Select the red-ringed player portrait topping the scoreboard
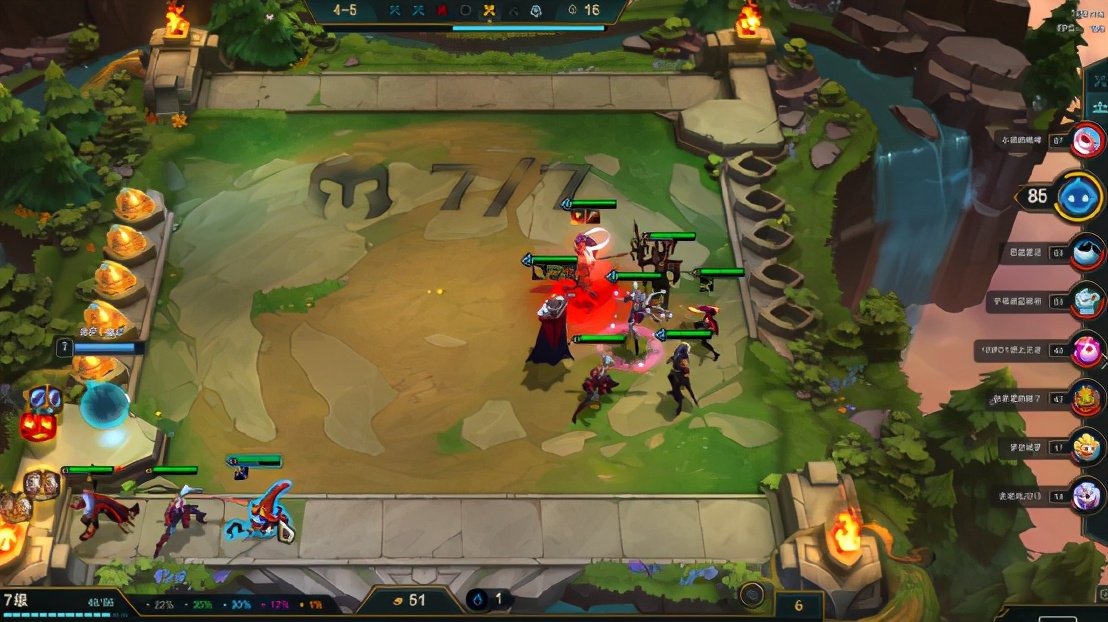The width and height of the screenshot is (1108, 622). coord(1086,140)
